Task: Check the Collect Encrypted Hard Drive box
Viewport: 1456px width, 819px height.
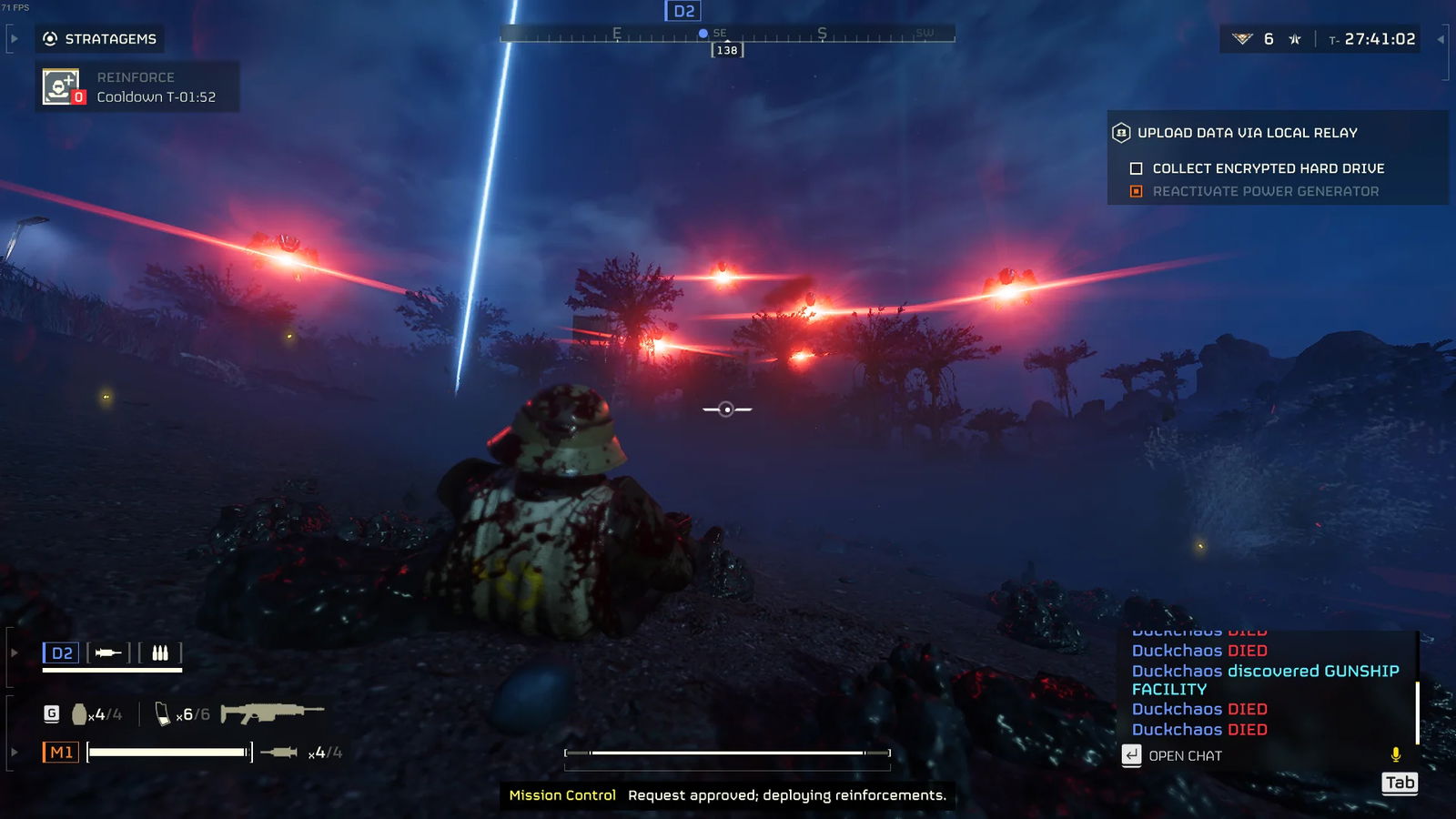Action: 1134,168
